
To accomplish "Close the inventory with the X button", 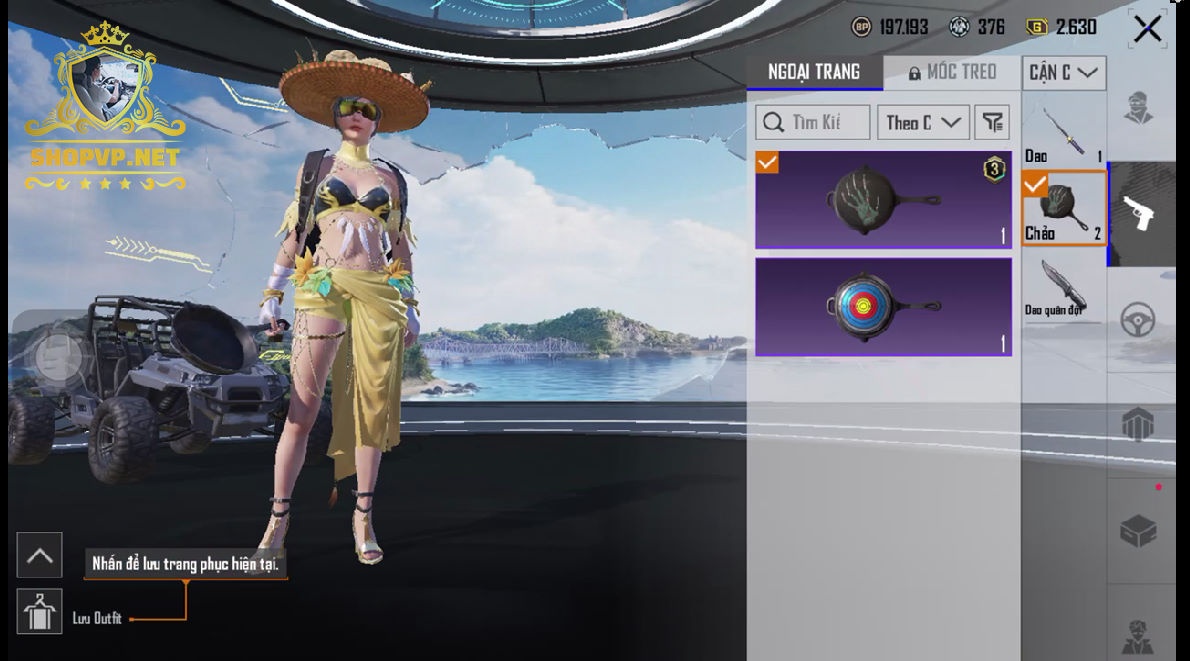I will coord(1147,29).
